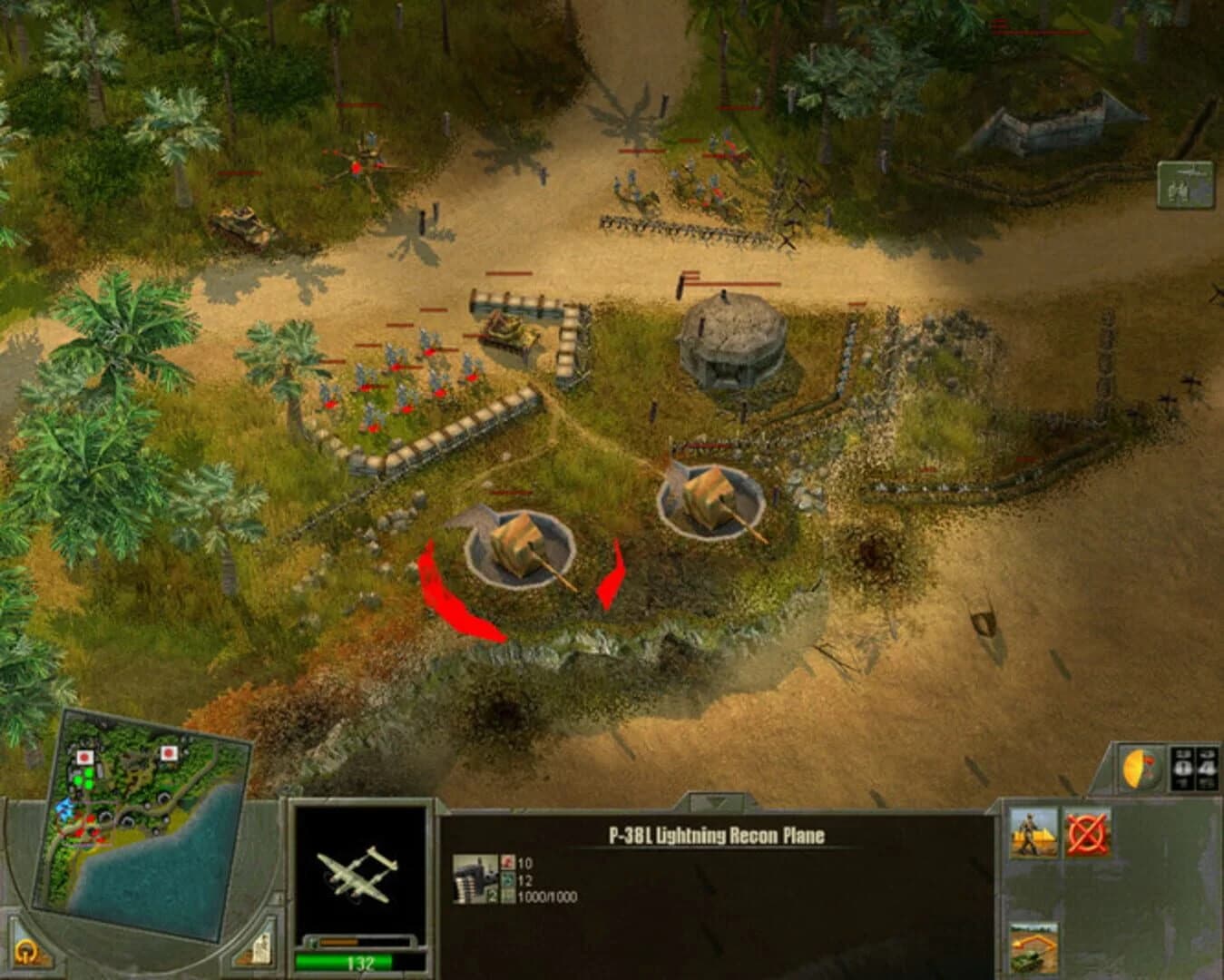
Task: Click the green health bar showing 132
Action: [x=345, y=959]
